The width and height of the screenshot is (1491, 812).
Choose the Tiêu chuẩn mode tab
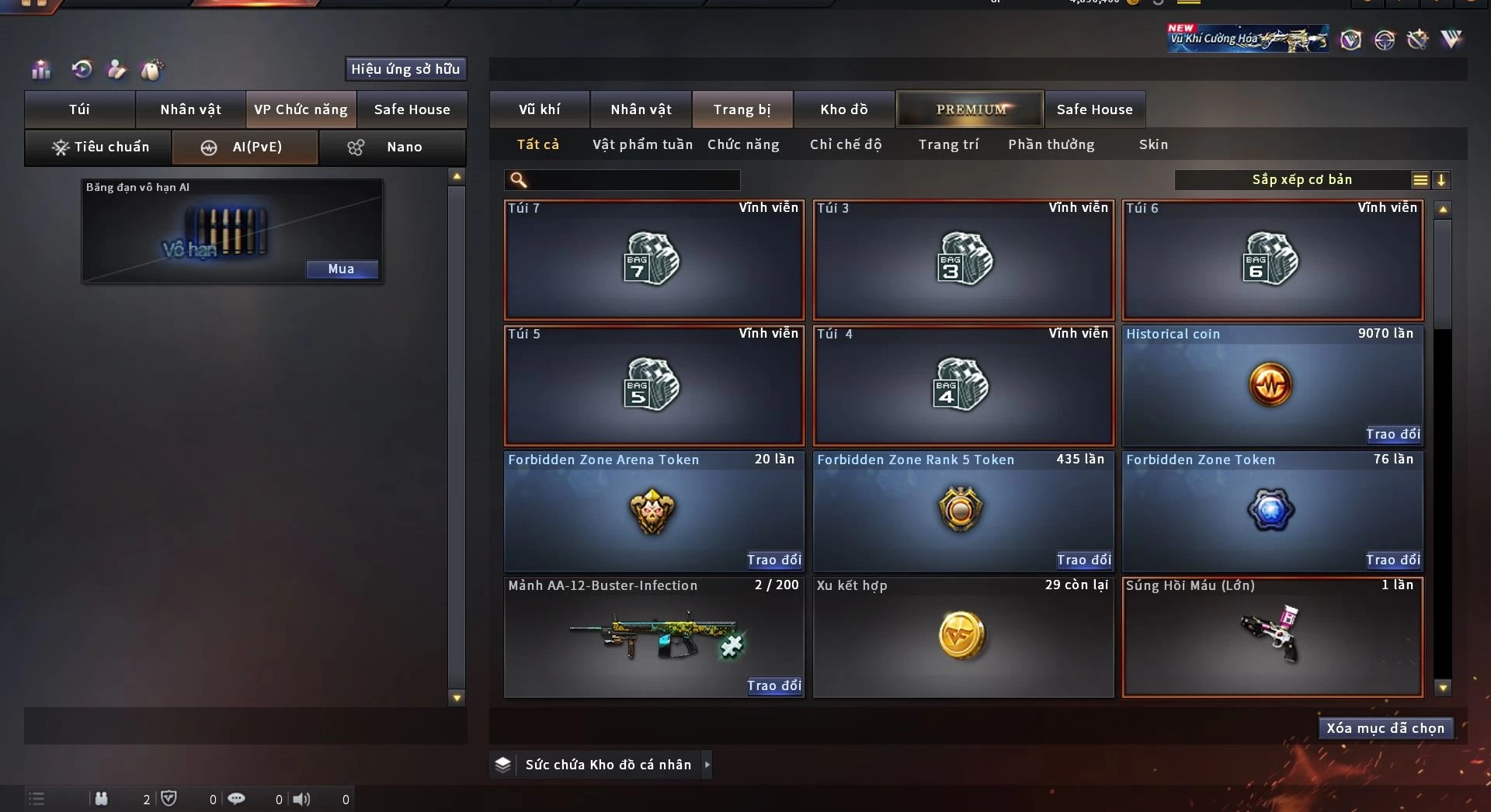[99, 147]
